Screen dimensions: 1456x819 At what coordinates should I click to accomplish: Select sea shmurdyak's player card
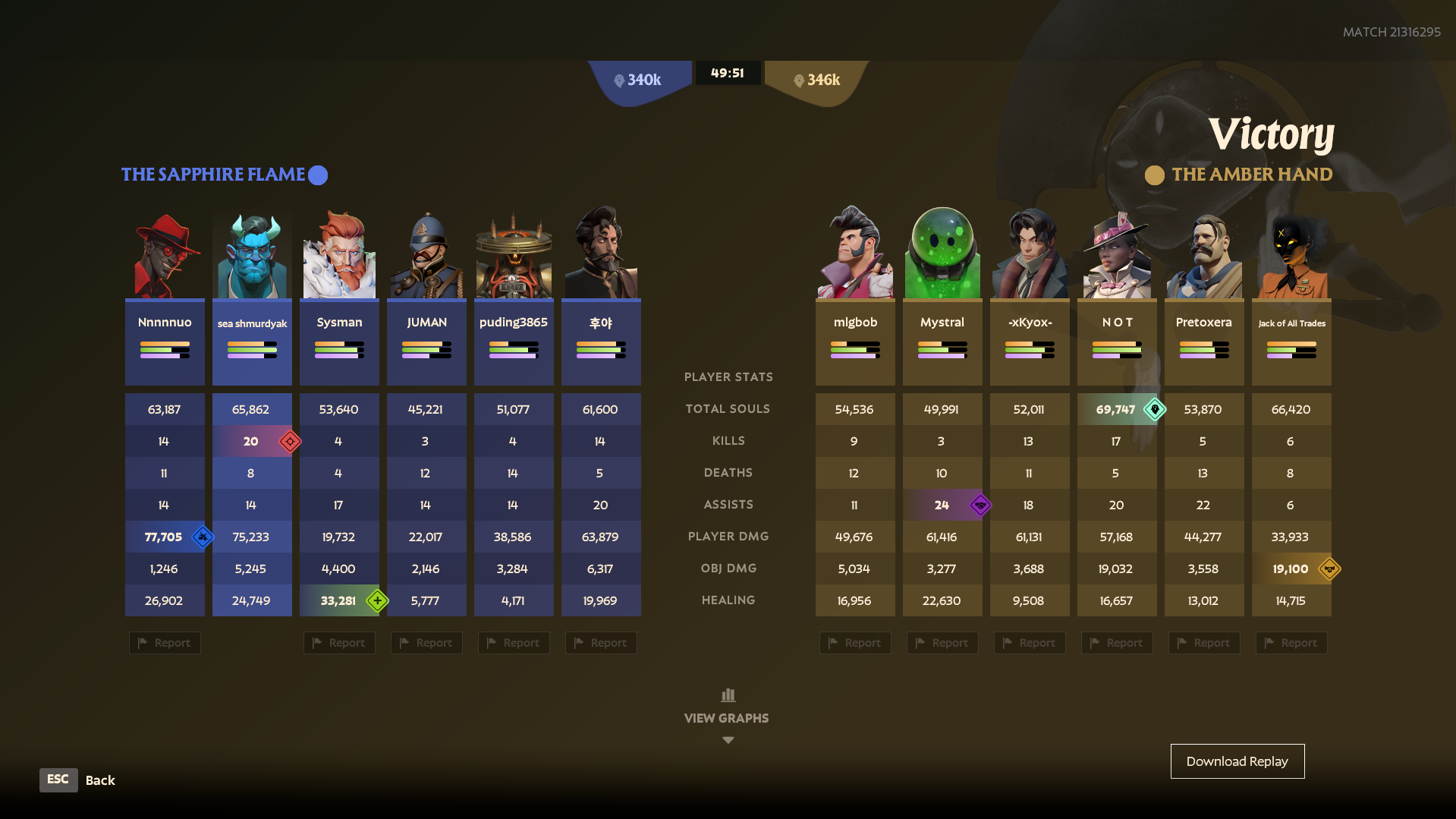pyautogui.click(x=252, y=342)
